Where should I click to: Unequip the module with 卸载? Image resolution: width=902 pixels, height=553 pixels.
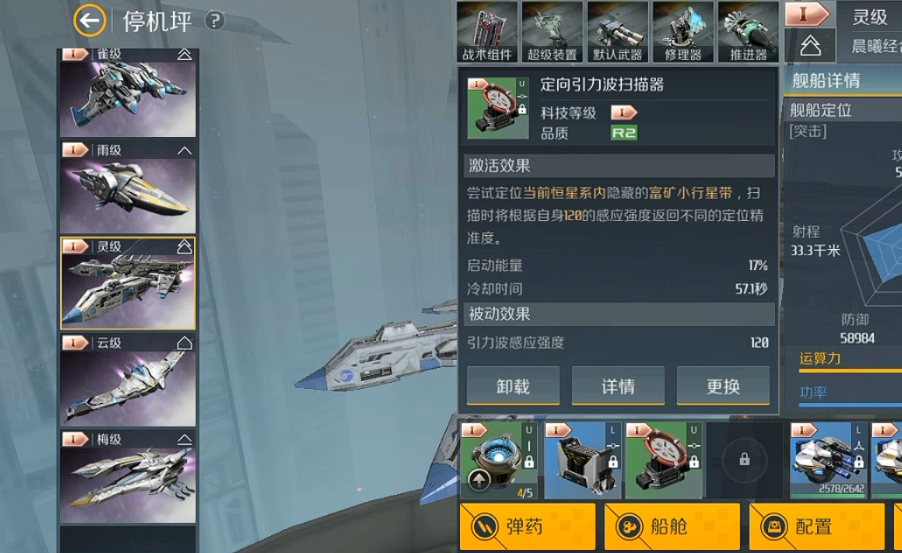[513, 386]
